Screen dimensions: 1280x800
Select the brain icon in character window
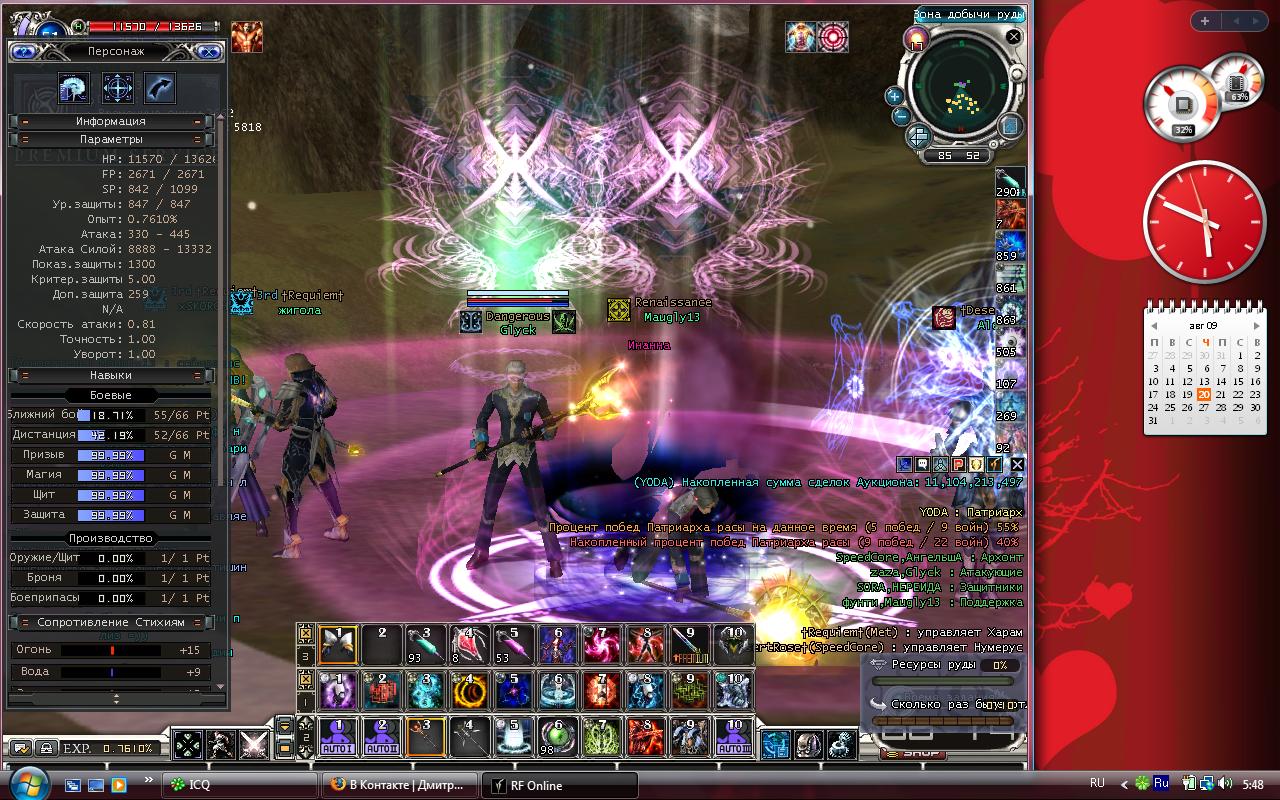click(x=74, y=88)
